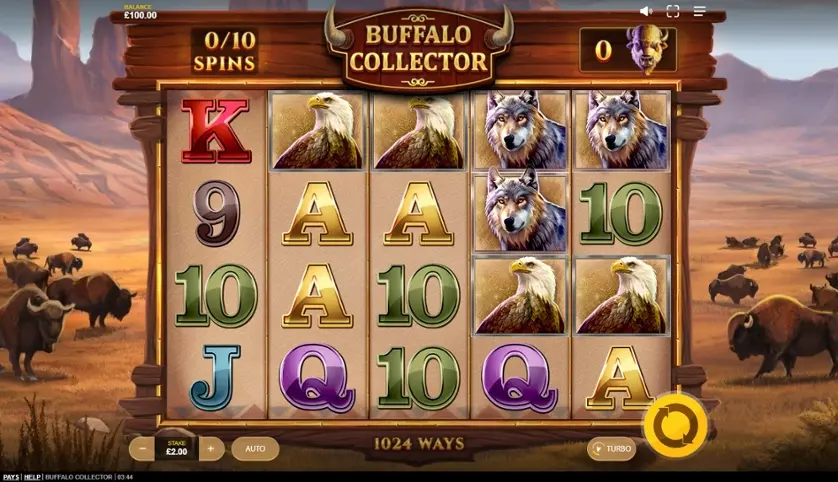Enter fullscreen mode
The width and height of the screenshot is (838, 482).
(672, 11)
